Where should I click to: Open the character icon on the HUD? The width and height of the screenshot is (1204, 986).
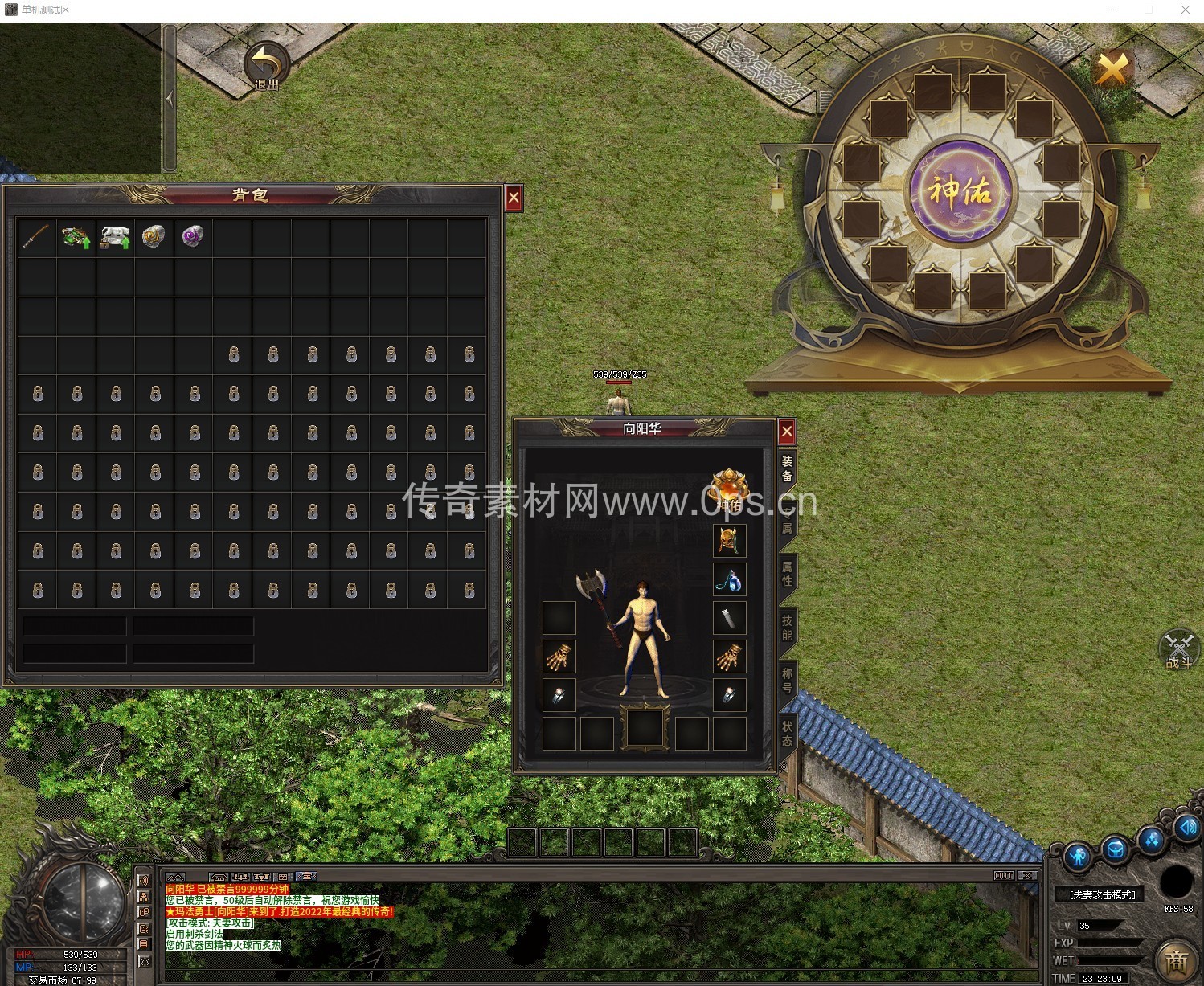[1077, 857]
